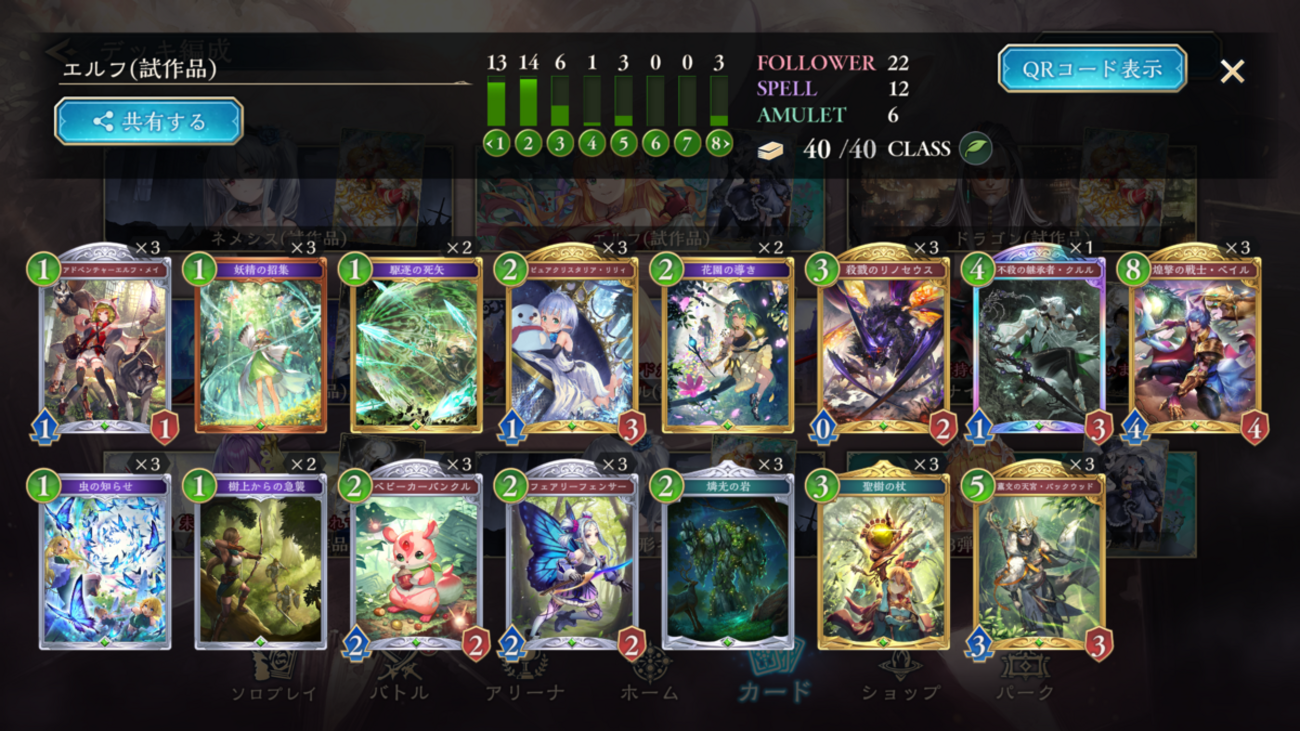
Task: Choose the 妖精の招集 spell card
Action: pyautogui.click(x=261, y=345)
